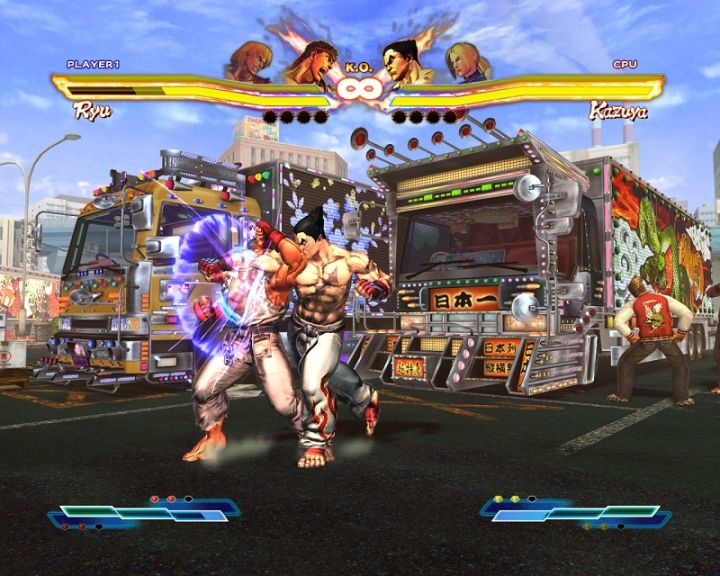Select Ryu's portrait in the top HUD
The height and width of the screenshot is (576, 720).
pos(310,64)
